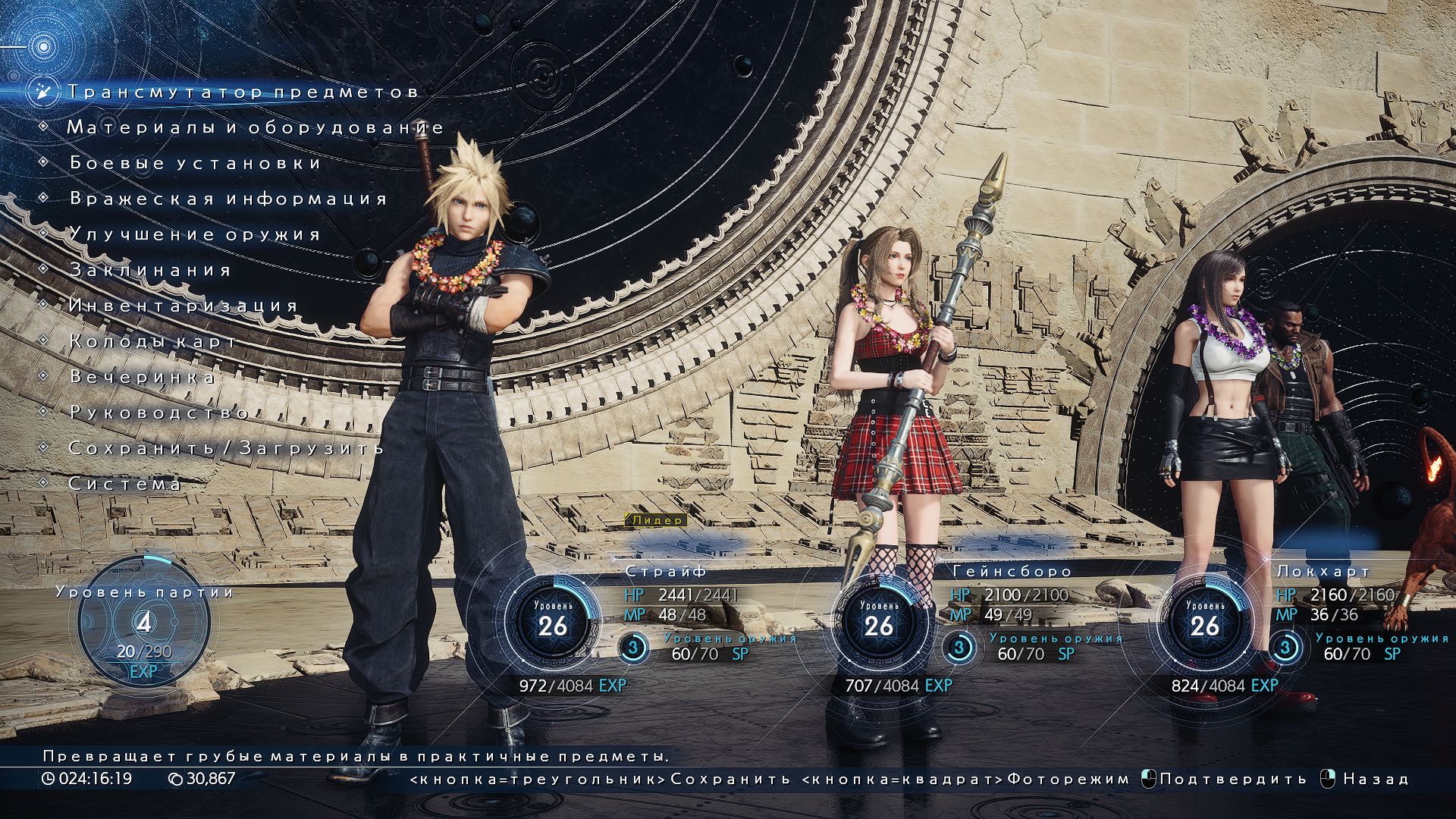
Task: Open the Инвентаризация menu
Action: 184,306
